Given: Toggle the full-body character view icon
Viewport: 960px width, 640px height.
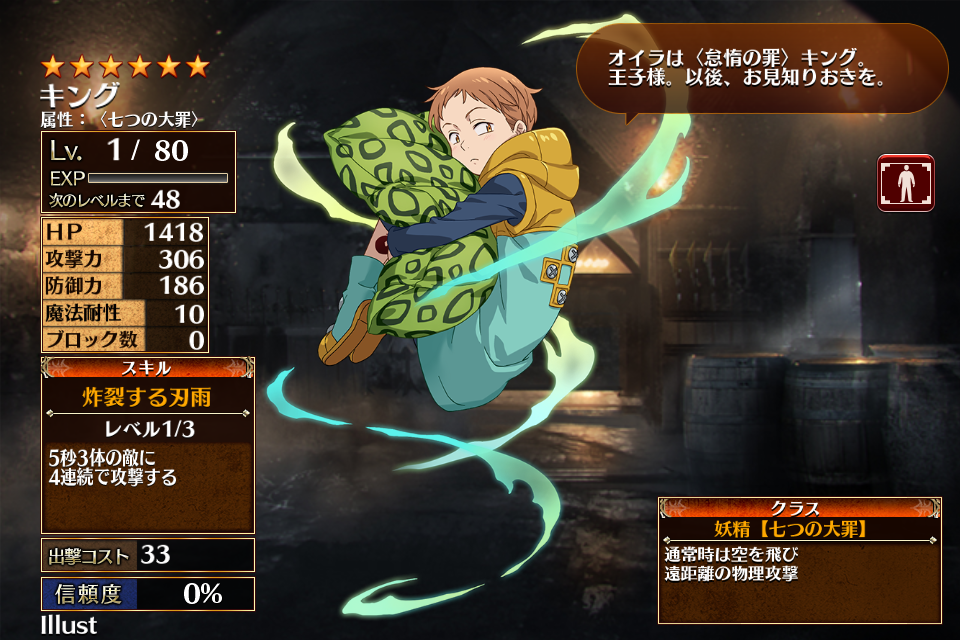Looking at the screenshot, I should tap(906, 183).
